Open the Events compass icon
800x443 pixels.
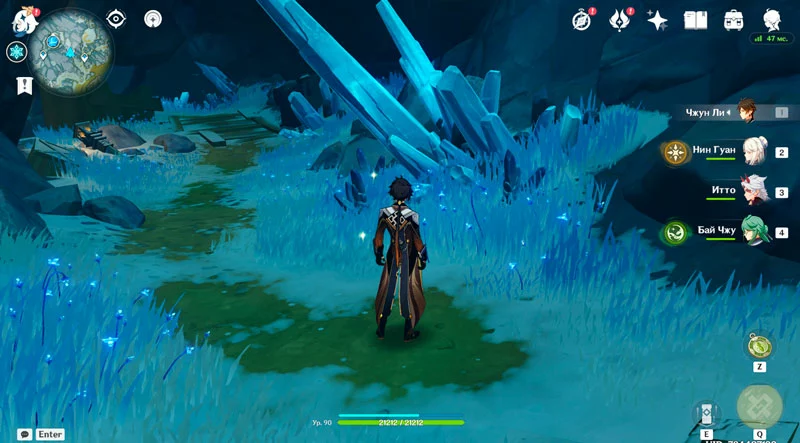click(x=582, y=19)
